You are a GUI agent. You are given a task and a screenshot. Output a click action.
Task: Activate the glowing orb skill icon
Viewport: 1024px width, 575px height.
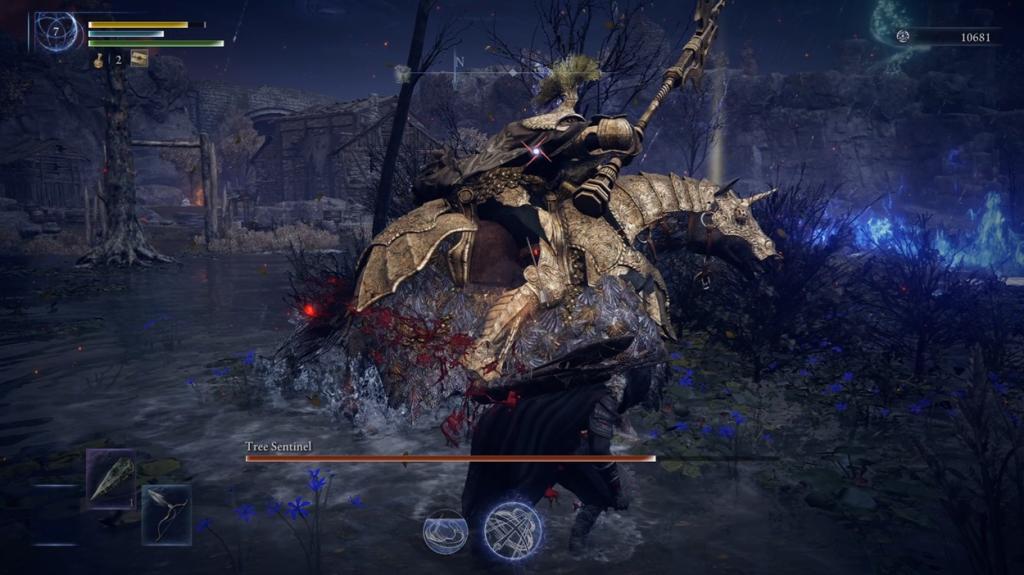click(x=512, y=530)
